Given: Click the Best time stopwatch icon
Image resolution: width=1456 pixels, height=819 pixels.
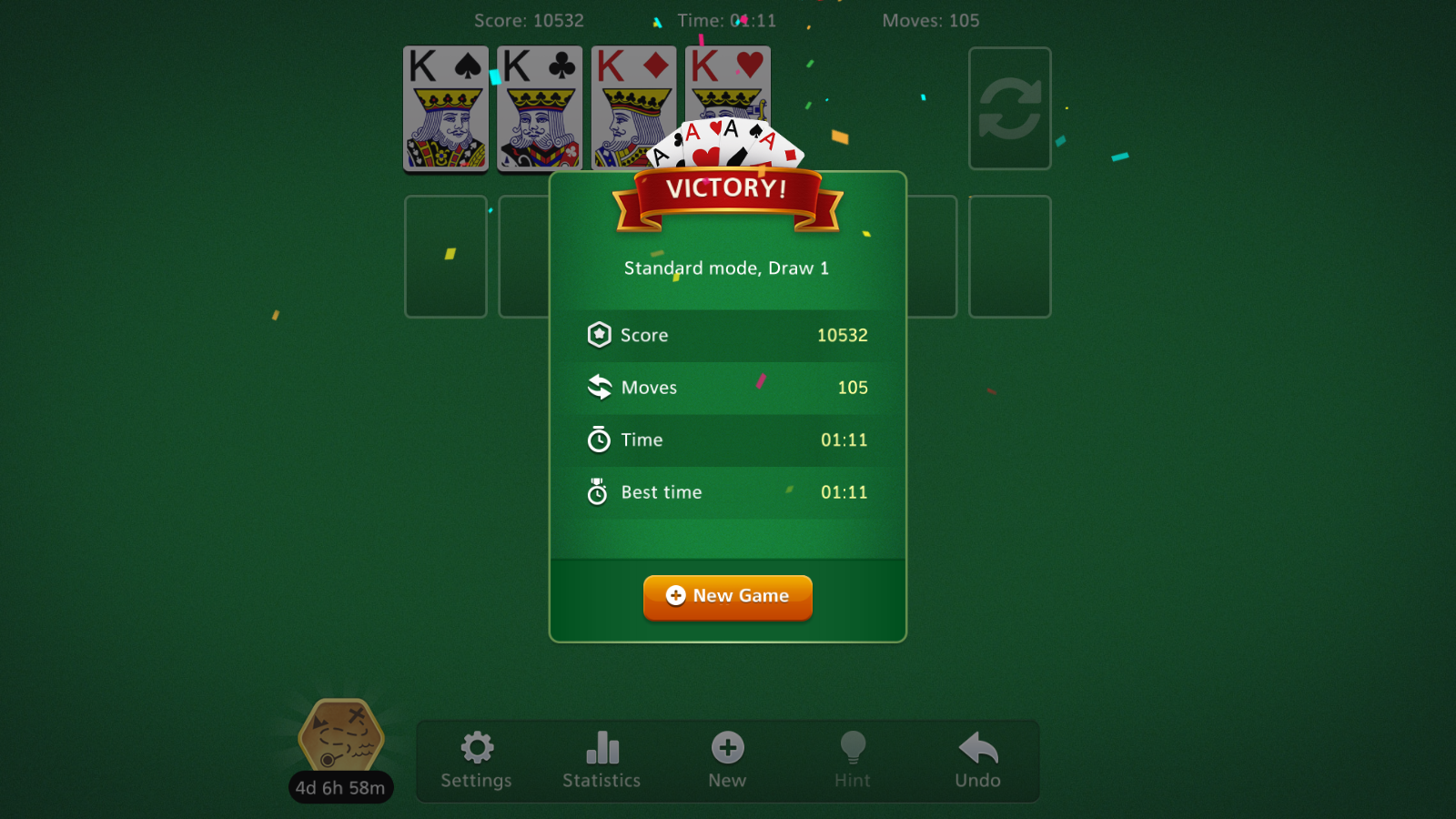Looking at the screenshot, I should [x=598, y=491].
